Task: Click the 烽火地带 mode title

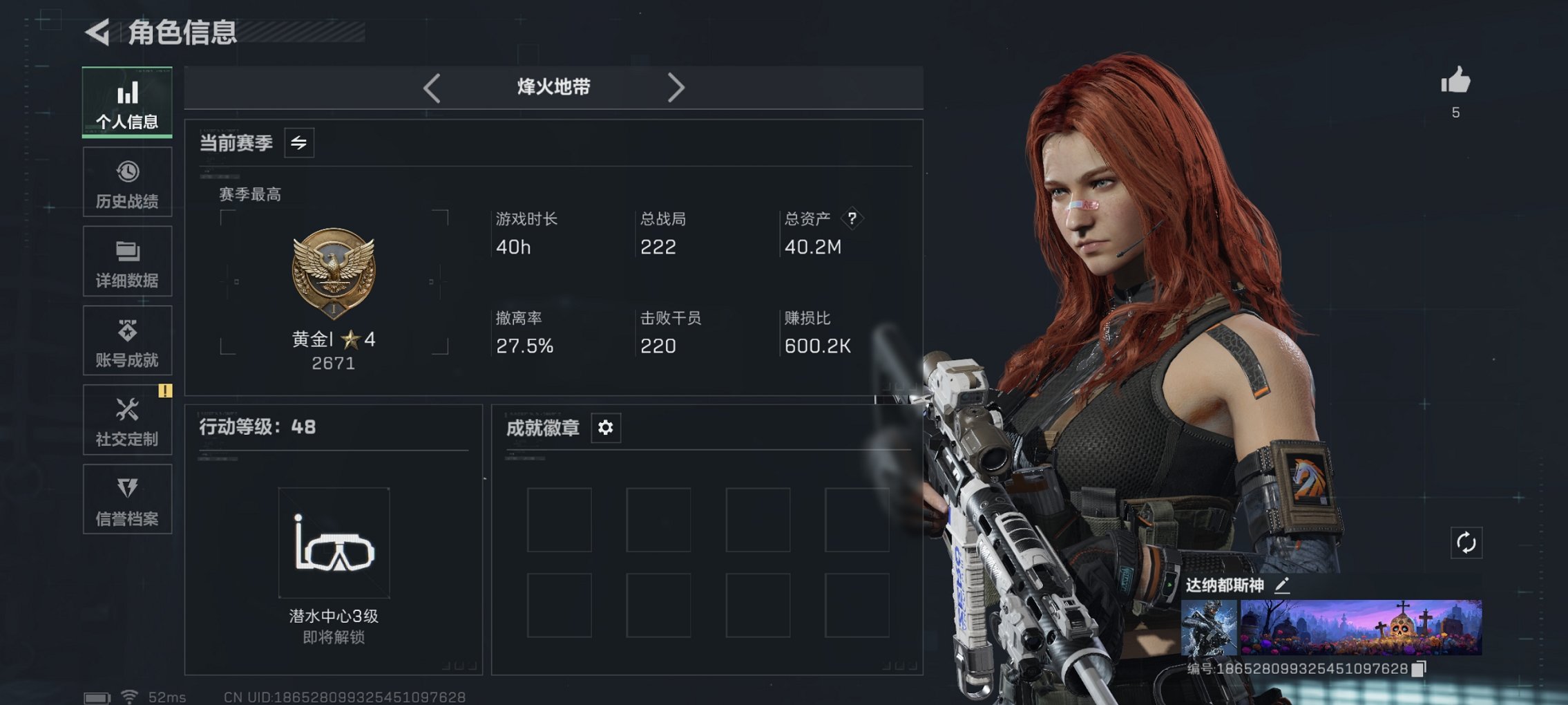Action: [x=553, y=87]
